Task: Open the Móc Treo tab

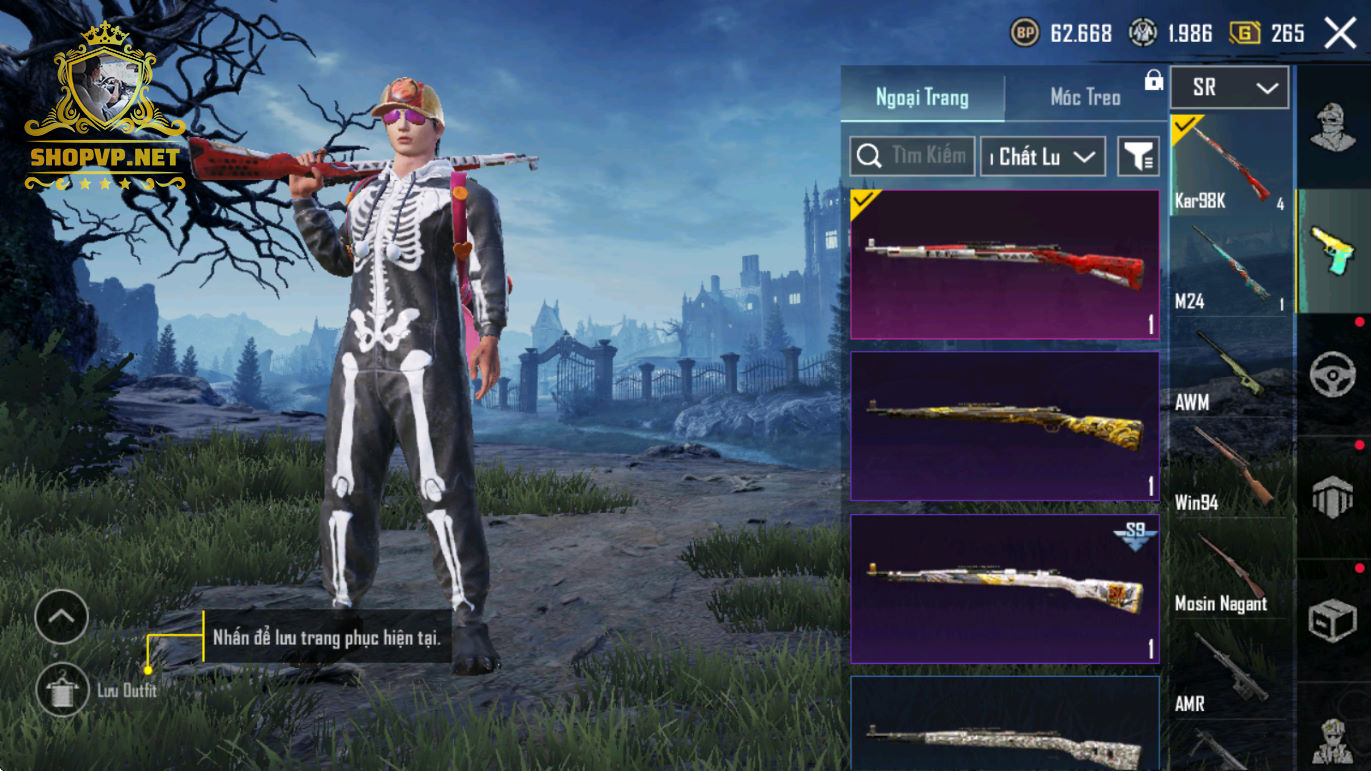Action: point(1085,97)
